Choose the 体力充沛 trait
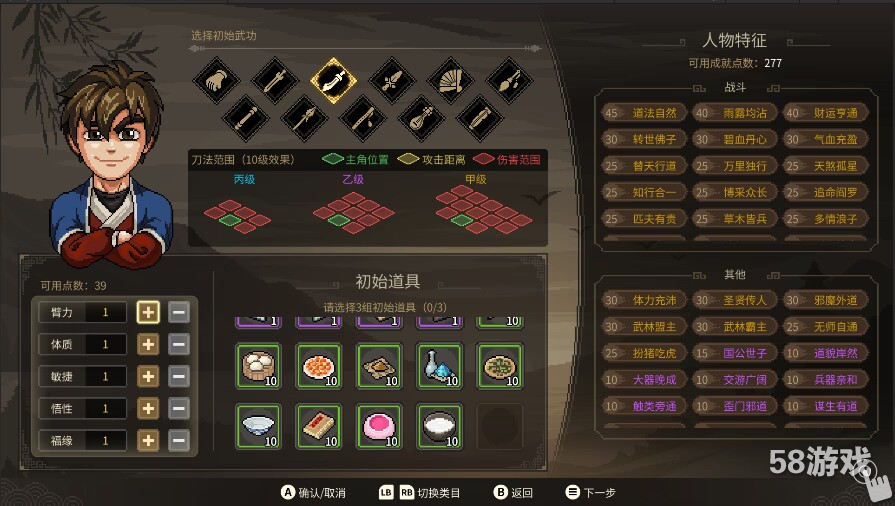895x506 pixels. pyautogui.click(x=642, y=300)
